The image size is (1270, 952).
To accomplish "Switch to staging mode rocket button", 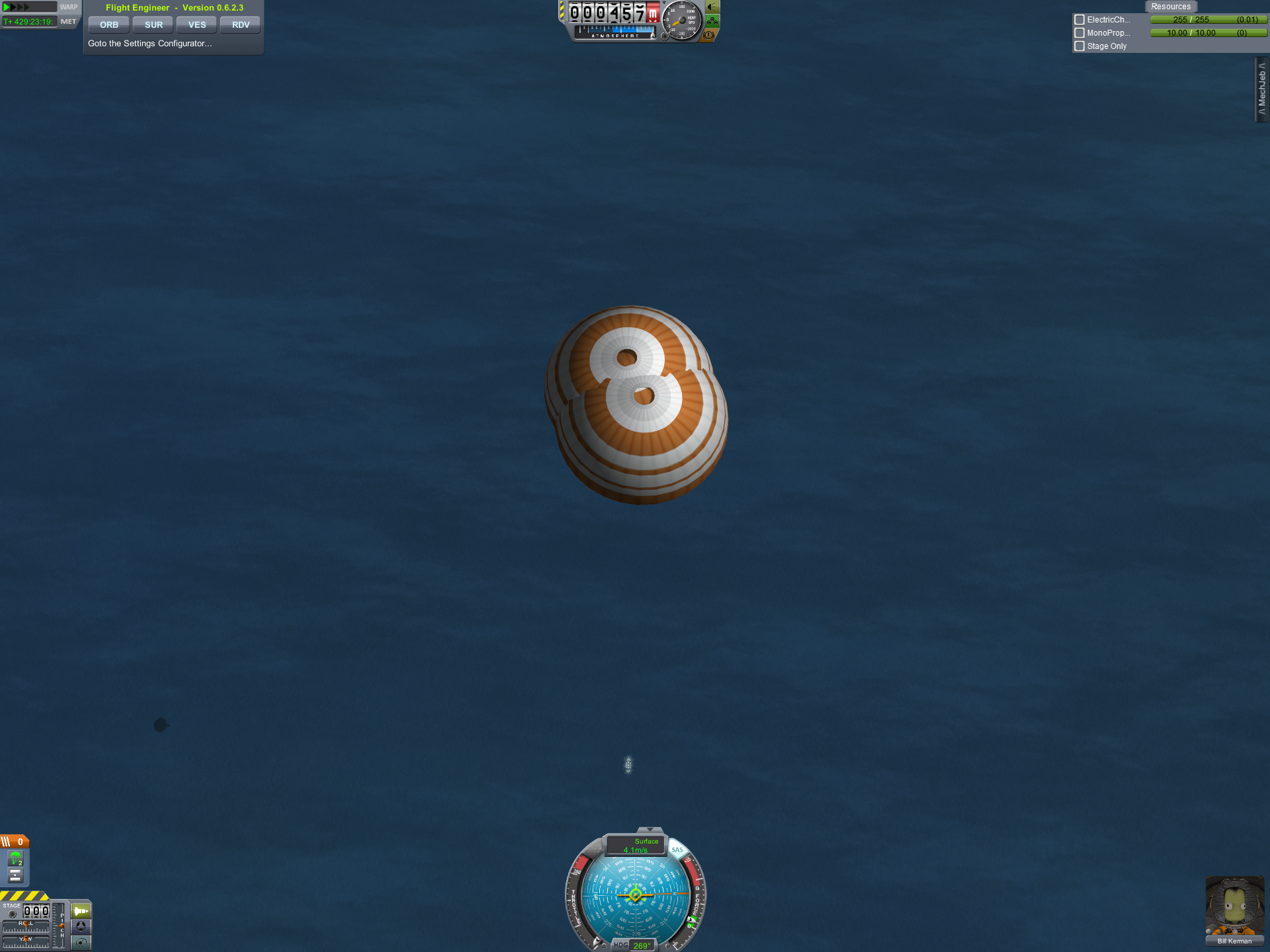I will tap(81, 911).
